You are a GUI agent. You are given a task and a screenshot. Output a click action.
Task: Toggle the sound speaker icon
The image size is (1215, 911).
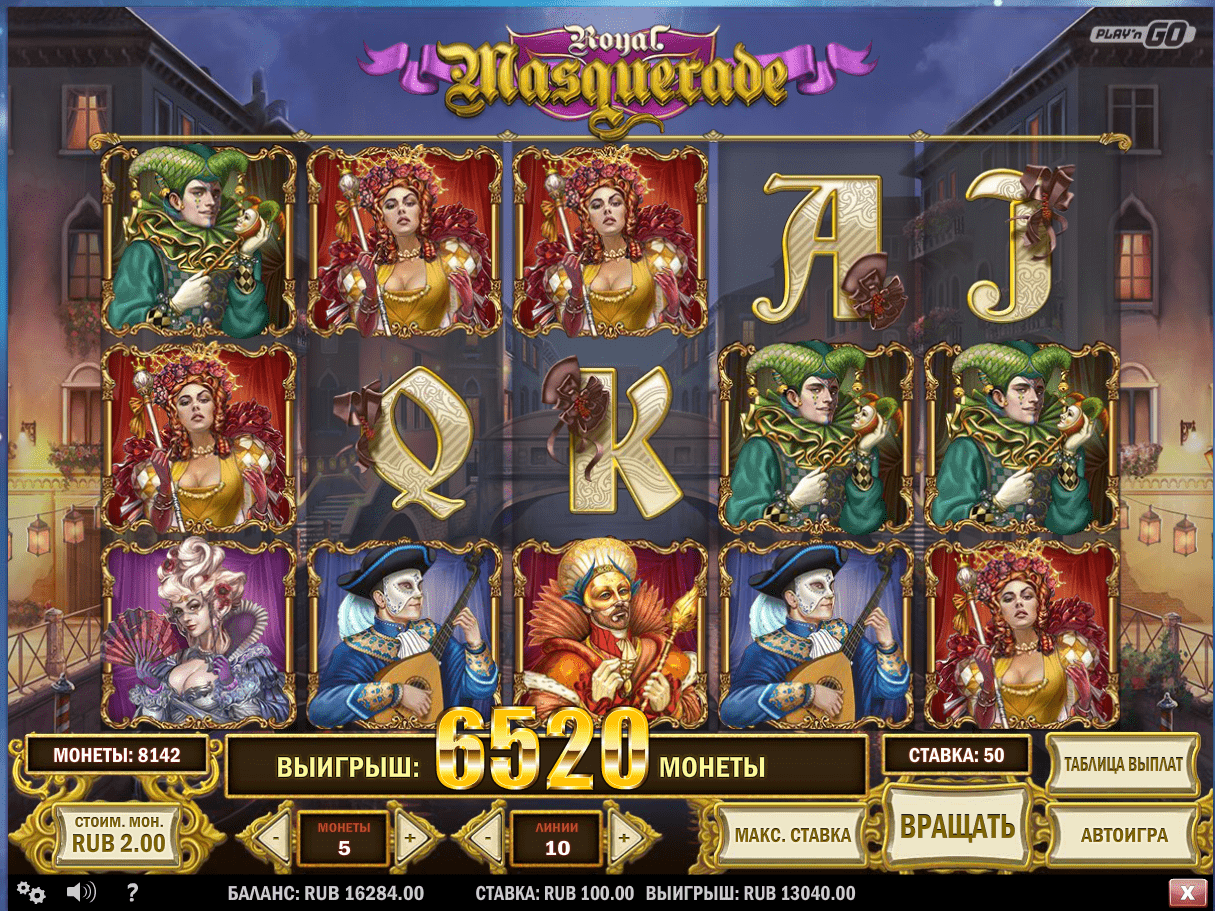80,892
